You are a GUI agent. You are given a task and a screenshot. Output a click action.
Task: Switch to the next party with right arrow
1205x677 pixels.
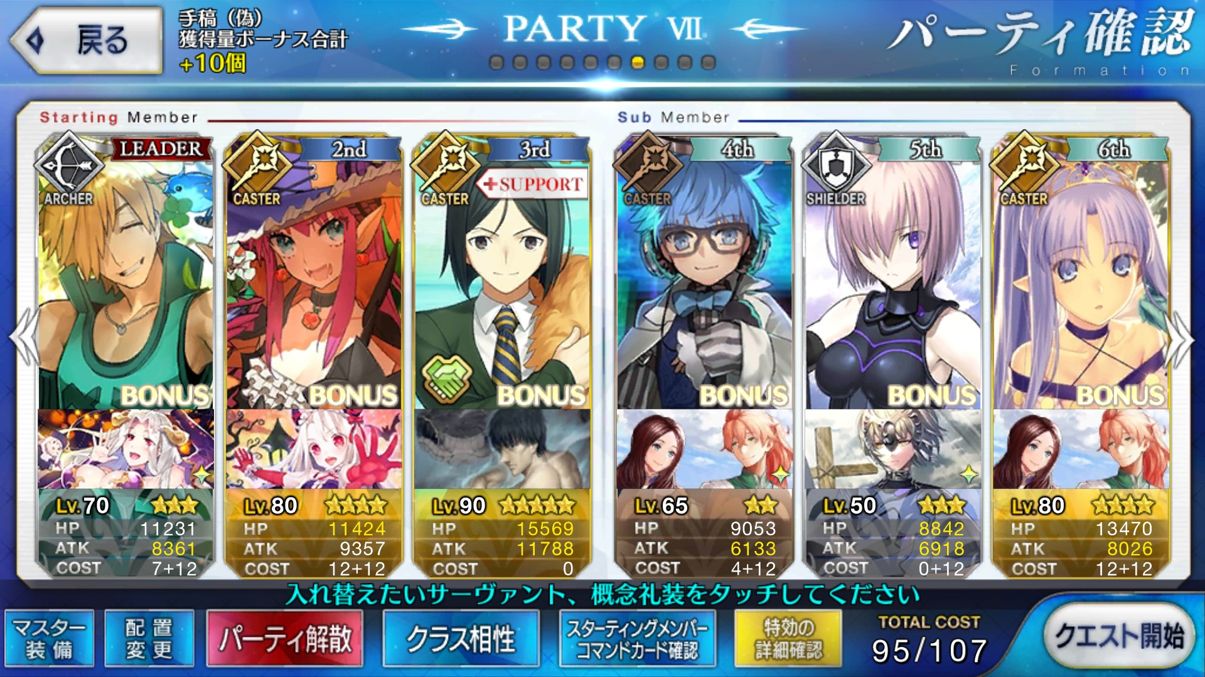1185,340
